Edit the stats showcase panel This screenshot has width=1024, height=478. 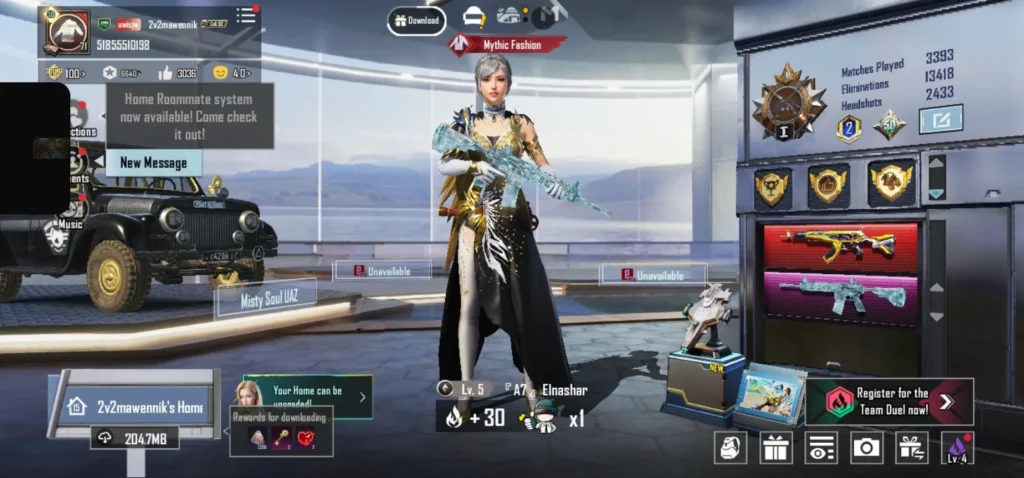(940, 120)
